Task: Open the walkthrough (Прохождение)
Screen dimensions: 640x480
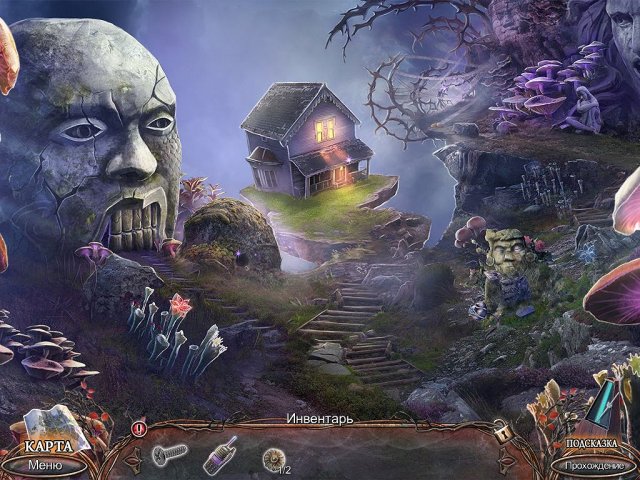Action: (x=595, y=464)
